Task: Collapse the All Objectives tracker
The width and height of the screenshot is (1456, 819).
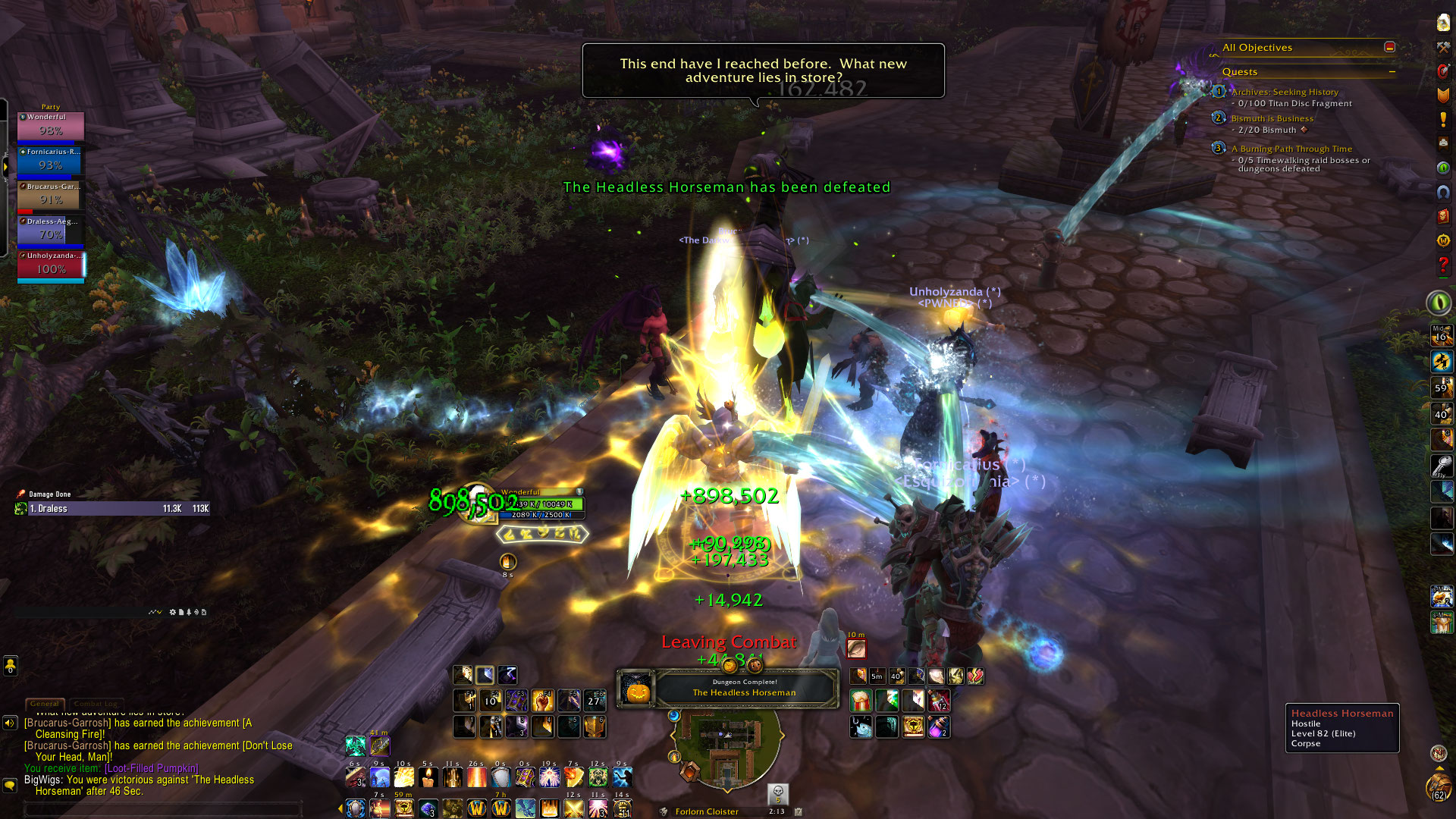Action: pyautogui.click(x=1389, y=47)
